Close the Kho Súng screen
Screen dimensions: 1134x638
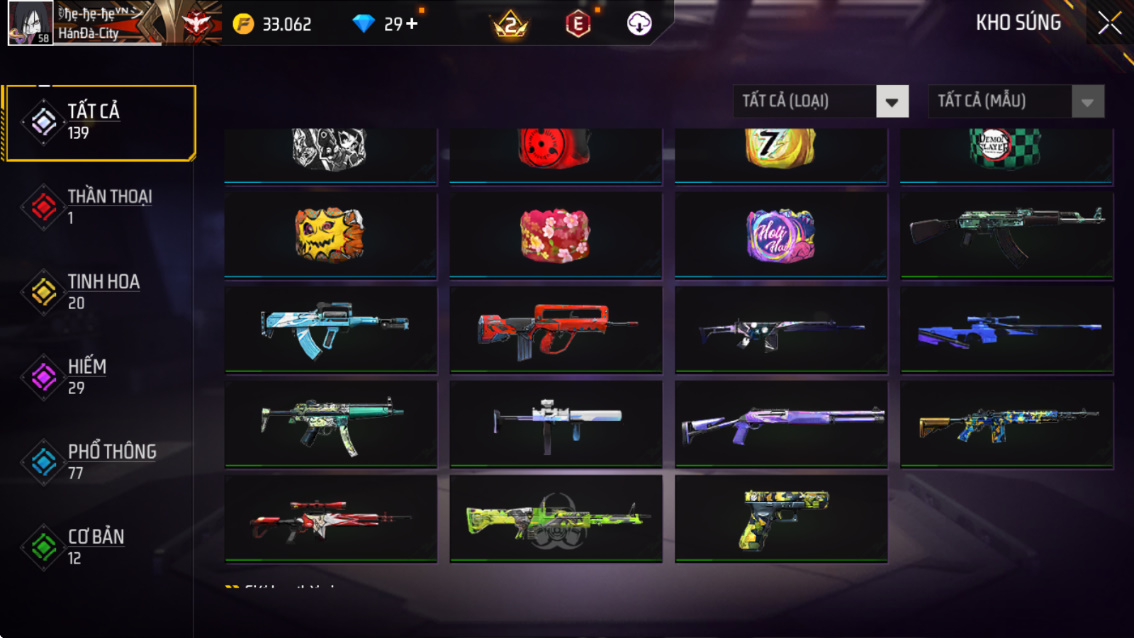pos(1109,24)
